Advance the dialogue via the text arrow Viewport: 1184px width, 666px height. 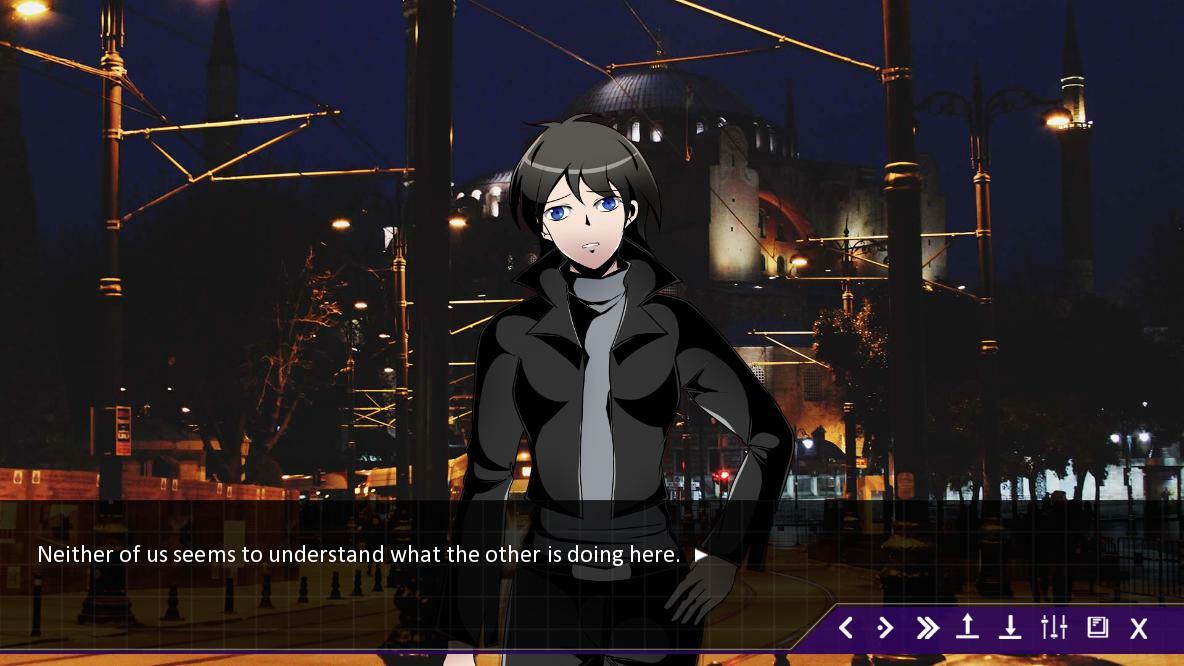click(x=701, y=555)
